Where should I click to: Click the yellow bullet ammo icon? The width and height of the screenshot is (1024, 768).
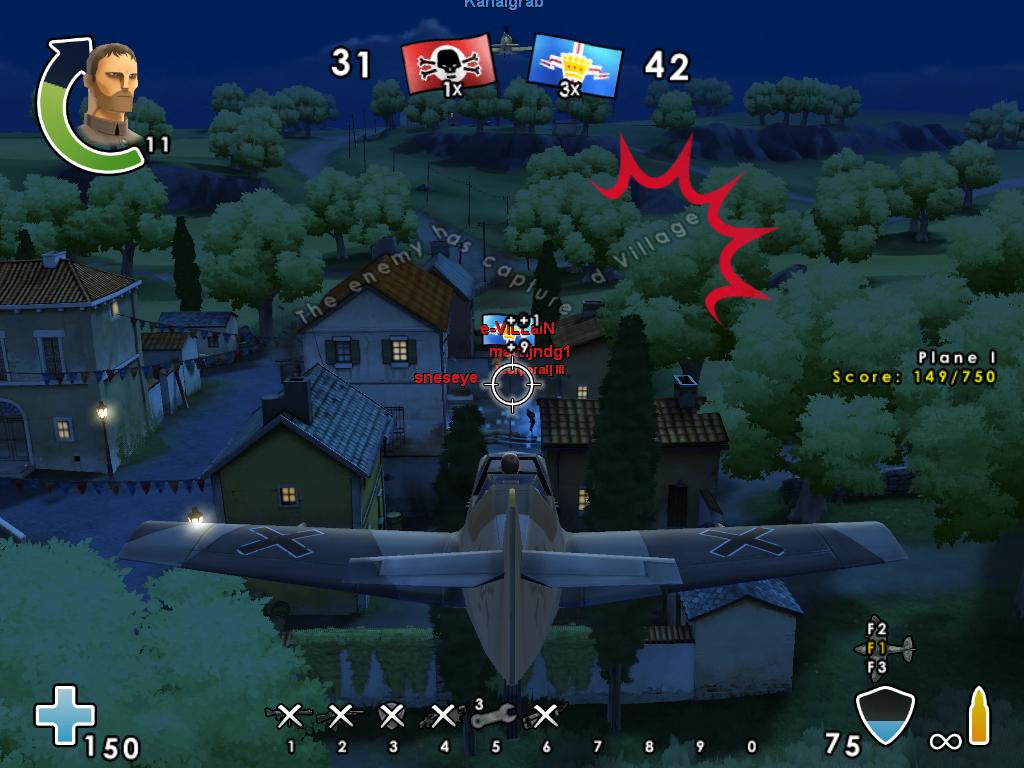click(x=978, y=716)
